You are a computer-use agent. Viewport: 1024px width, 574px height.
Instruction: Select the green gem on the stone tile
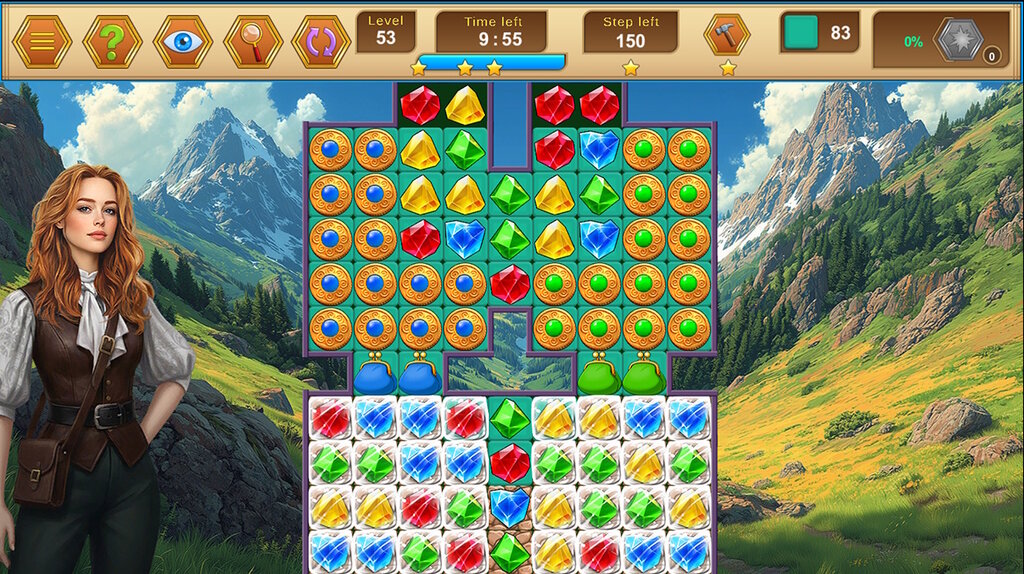coord(510,551)
